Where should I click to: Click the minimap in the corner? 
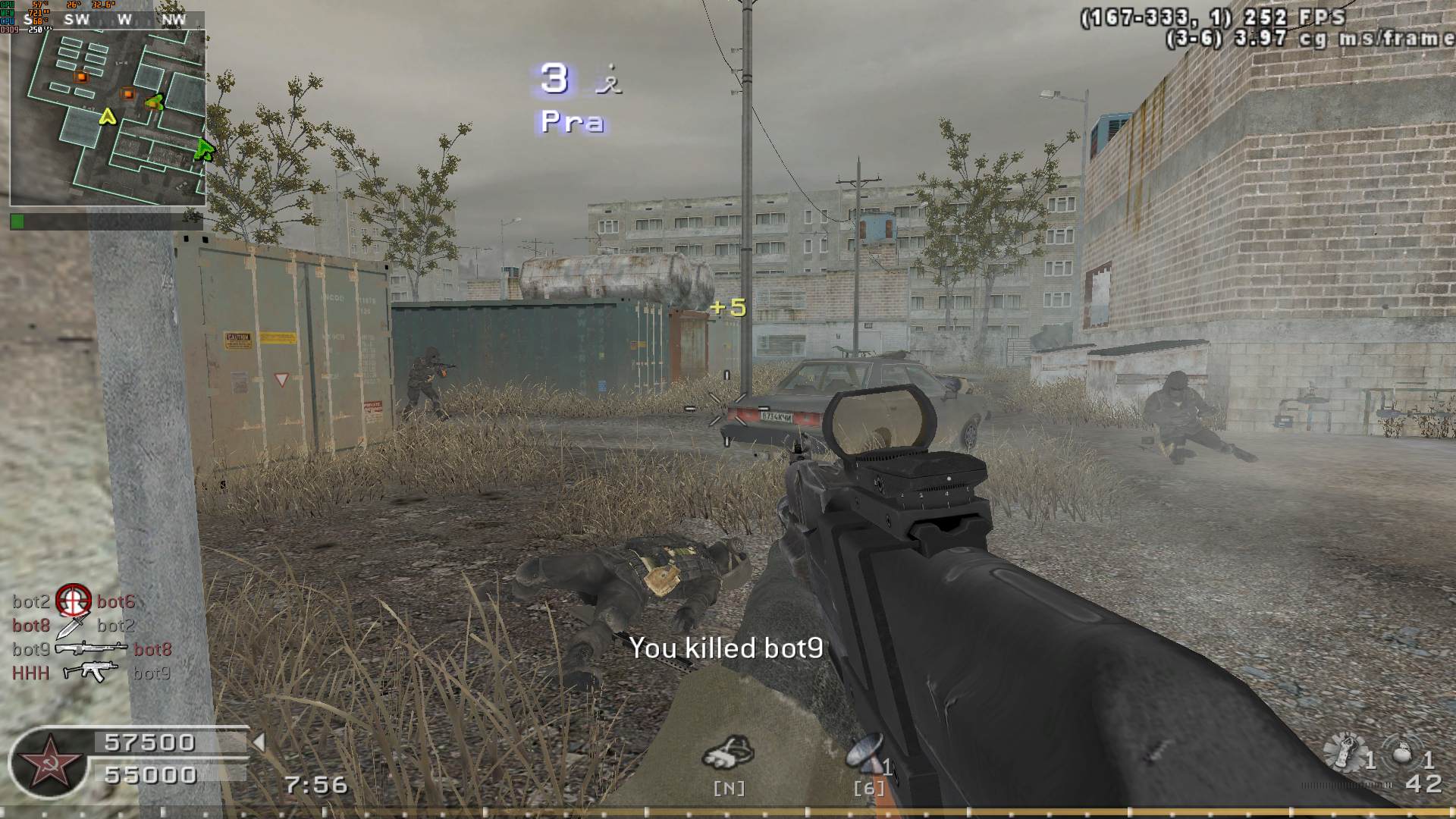tap(108, 118)
